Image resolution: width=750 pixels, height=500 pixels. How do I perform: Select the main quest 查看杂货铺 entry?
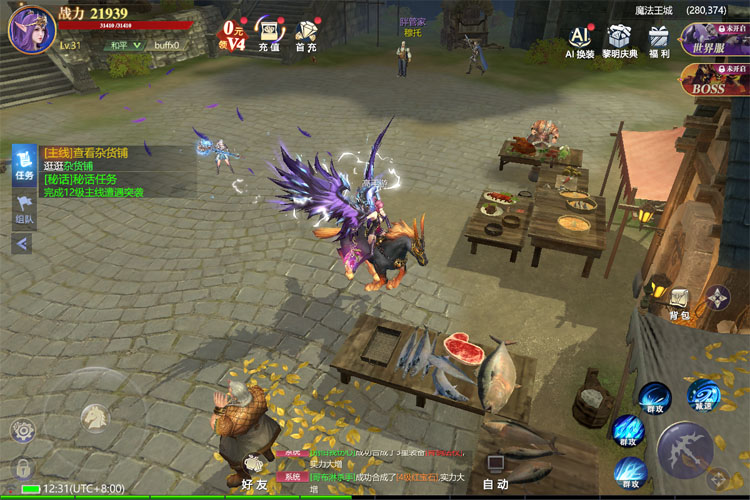click(86, 153)
